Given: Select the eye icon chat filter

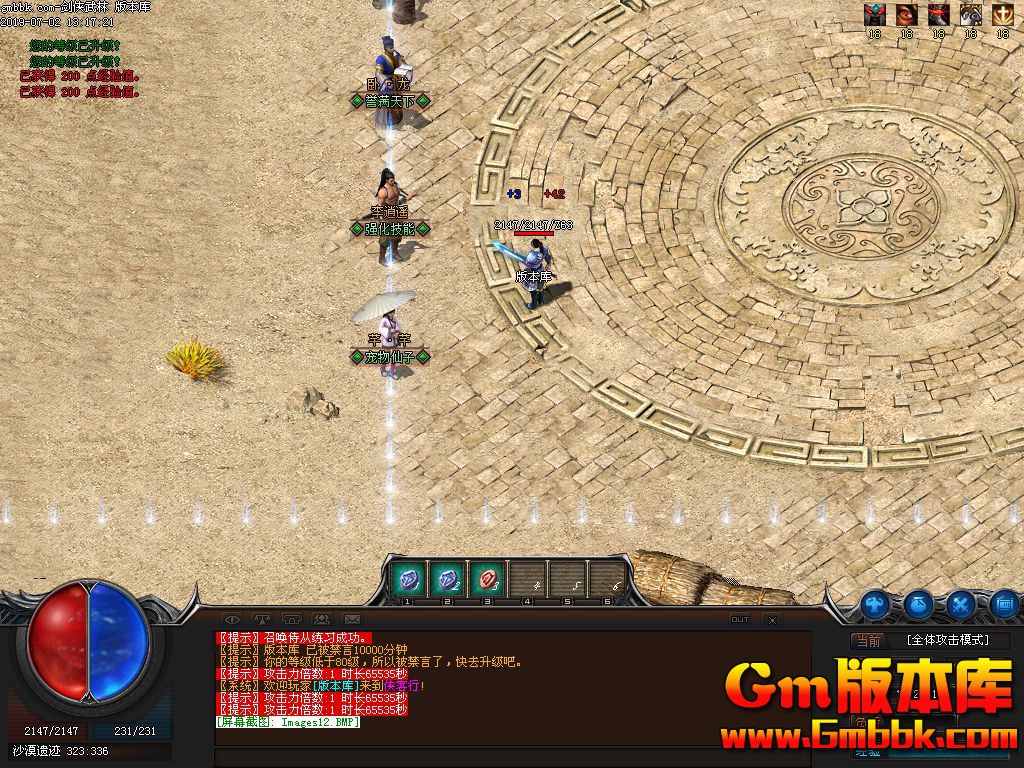Looking at the screenshot, I should (x=231, y=620).
